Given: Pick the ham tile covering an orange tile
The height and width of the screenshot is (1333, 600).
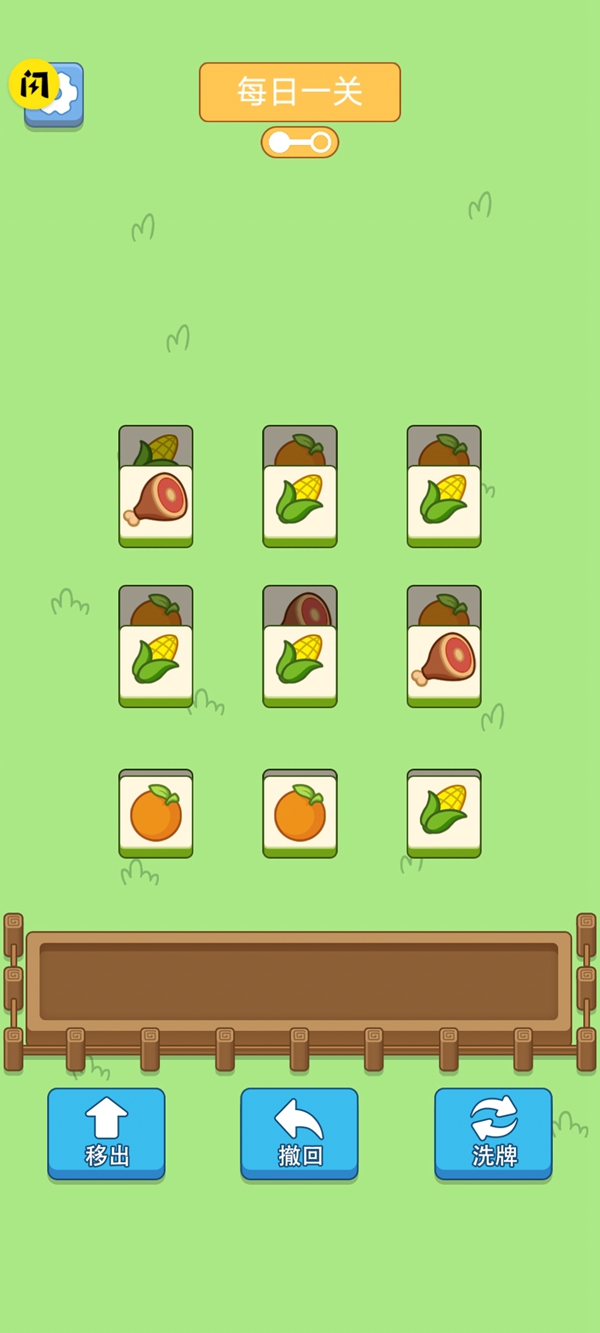Looking at the screenshot, I should tap(444, 664).
